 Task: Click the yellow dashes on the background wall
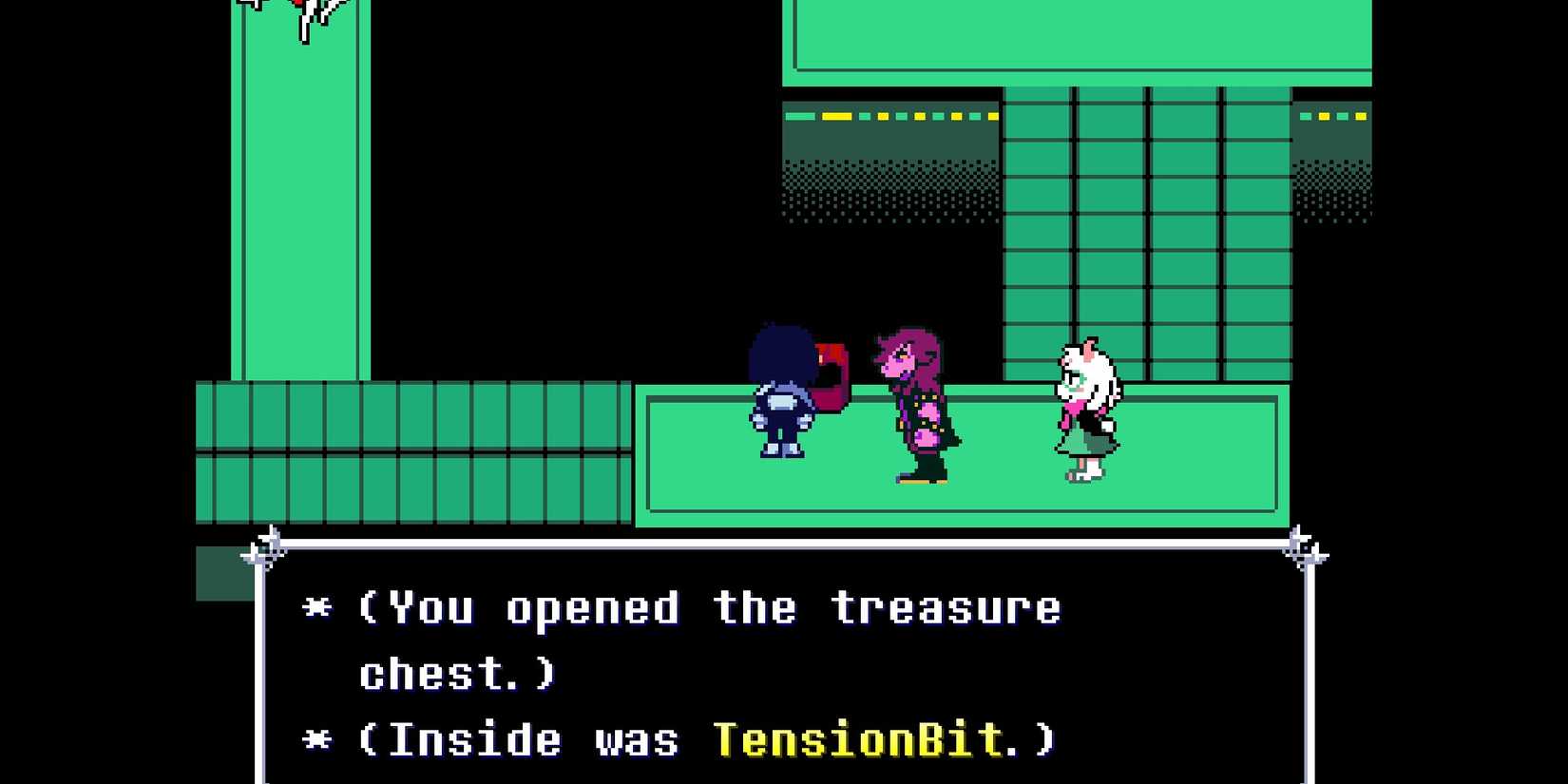coord(836,116)
